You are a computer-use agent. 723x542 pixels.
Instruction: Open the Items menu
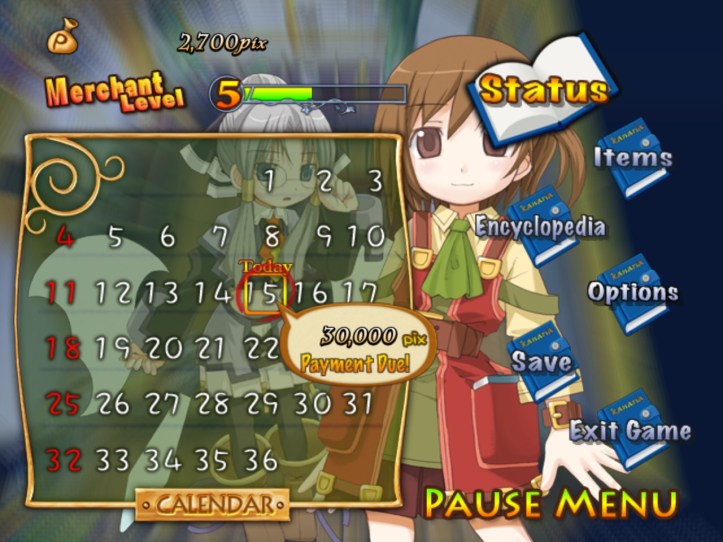coord(633,157)
